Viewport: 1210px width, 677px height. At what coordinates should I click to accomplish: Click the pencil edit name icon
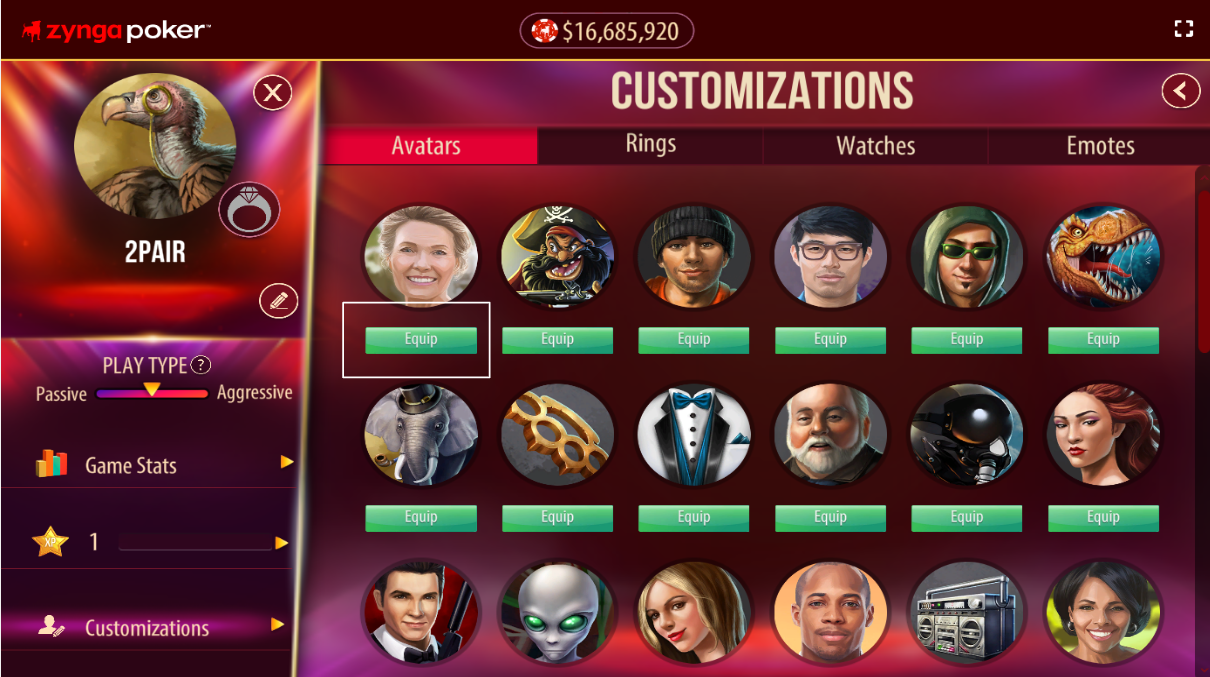[x=278, y=301]
